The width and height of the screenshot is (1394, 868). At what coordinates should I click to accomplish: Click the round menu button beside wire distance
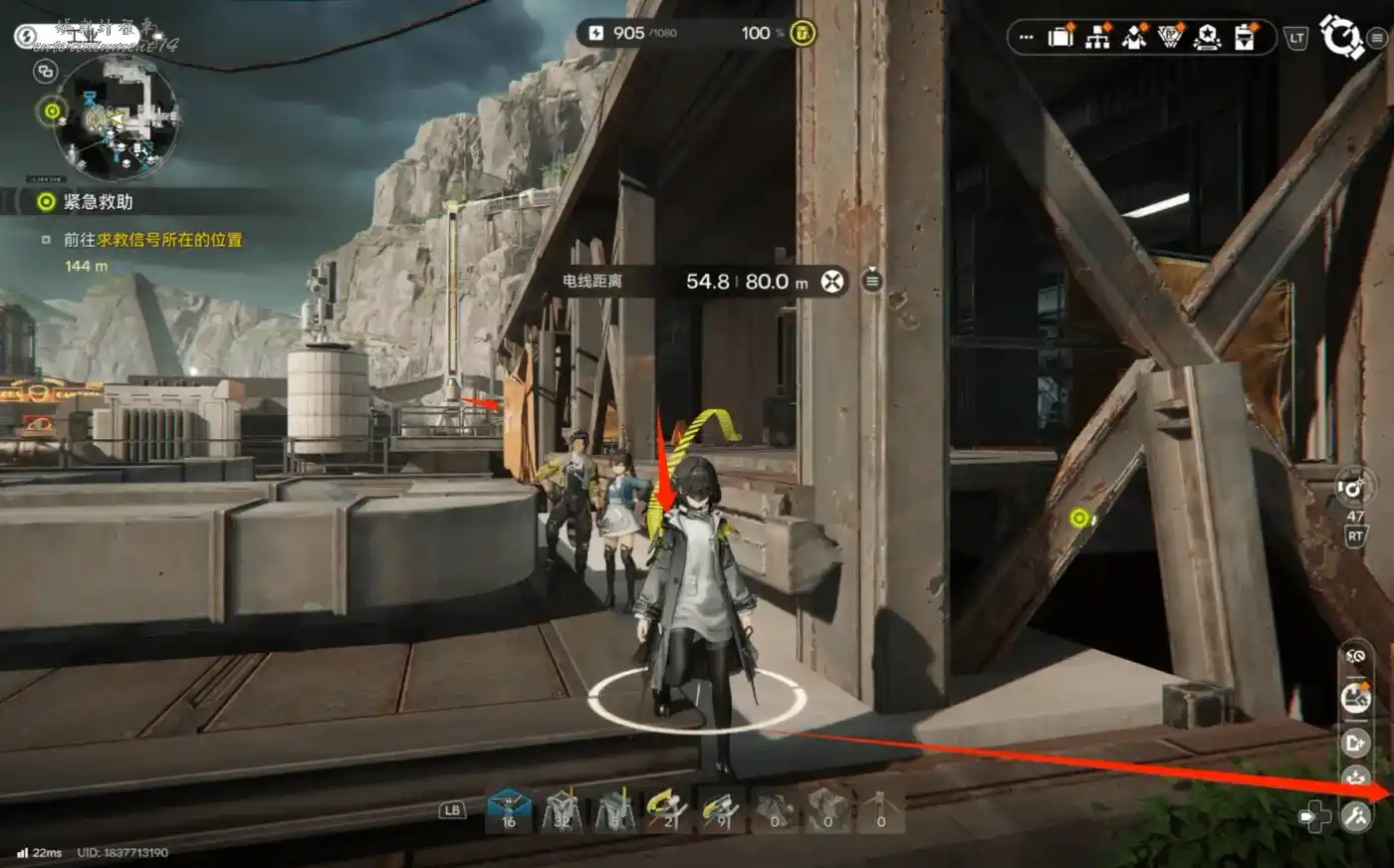click(x=872, y=281)
